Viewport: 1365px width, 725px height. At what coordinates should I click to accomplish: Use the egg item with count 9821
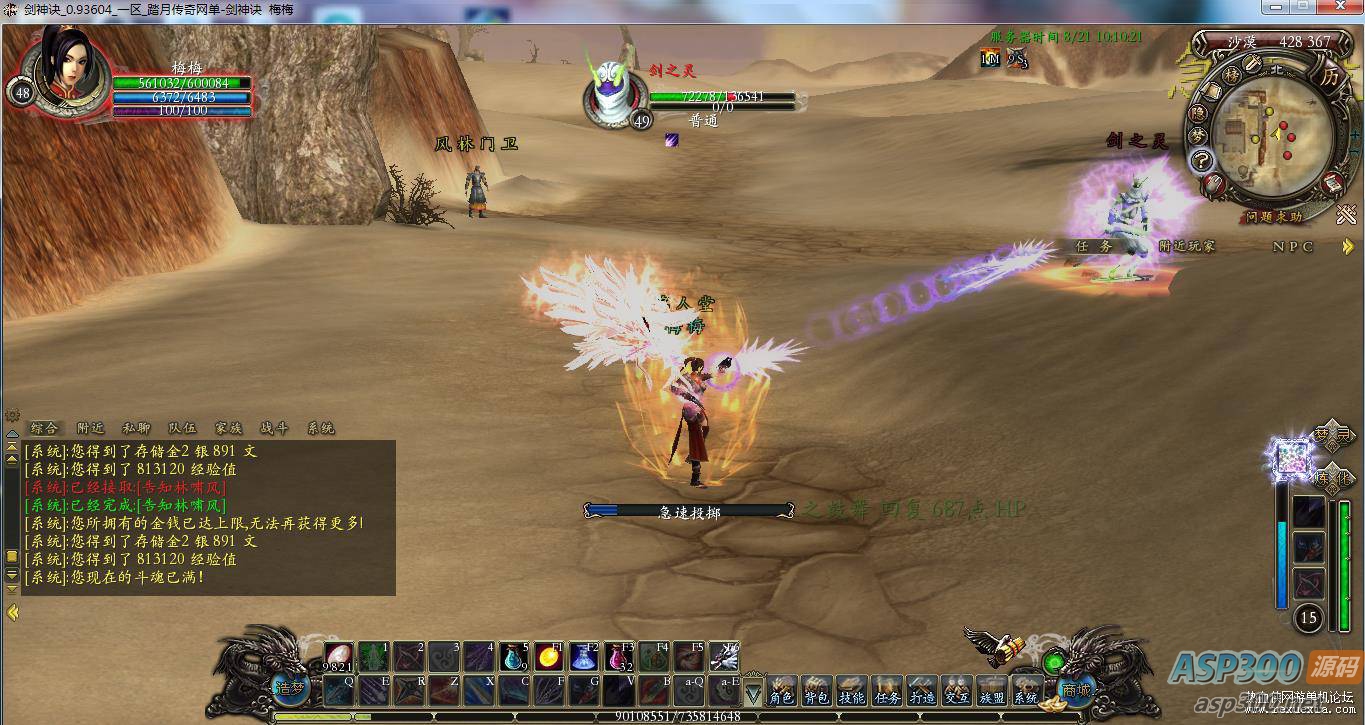click(x=337, y=657)
